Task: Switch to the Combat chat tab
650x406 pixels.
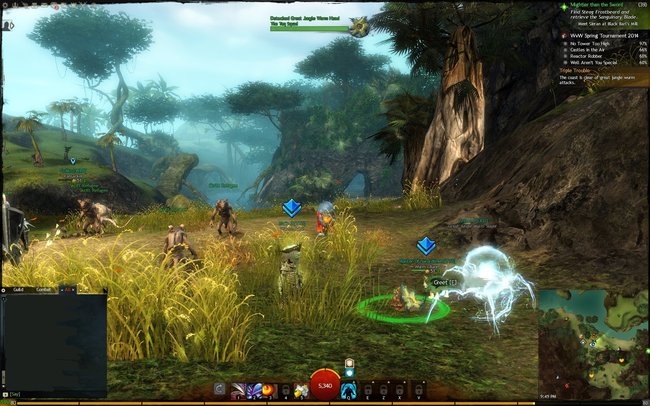Action: 42,288
